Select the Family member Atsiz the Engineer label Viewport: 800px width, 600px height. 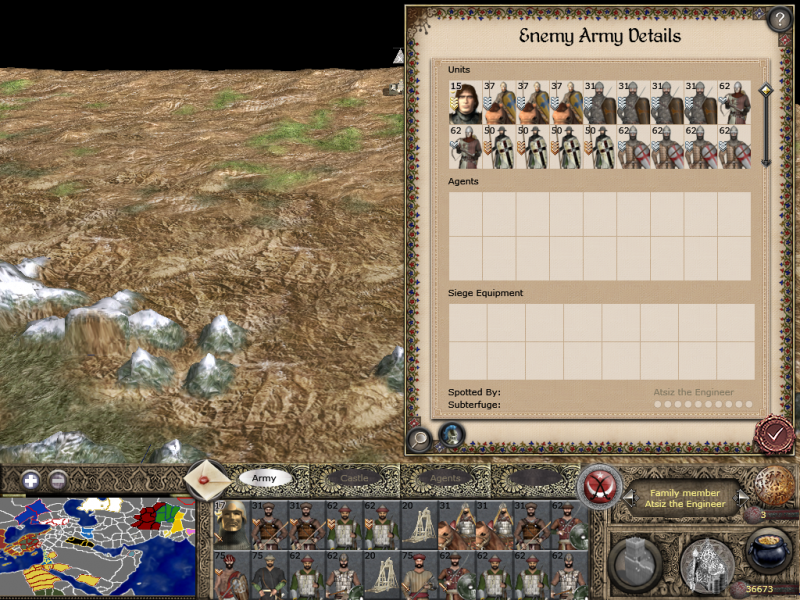[x=685, y=497]
